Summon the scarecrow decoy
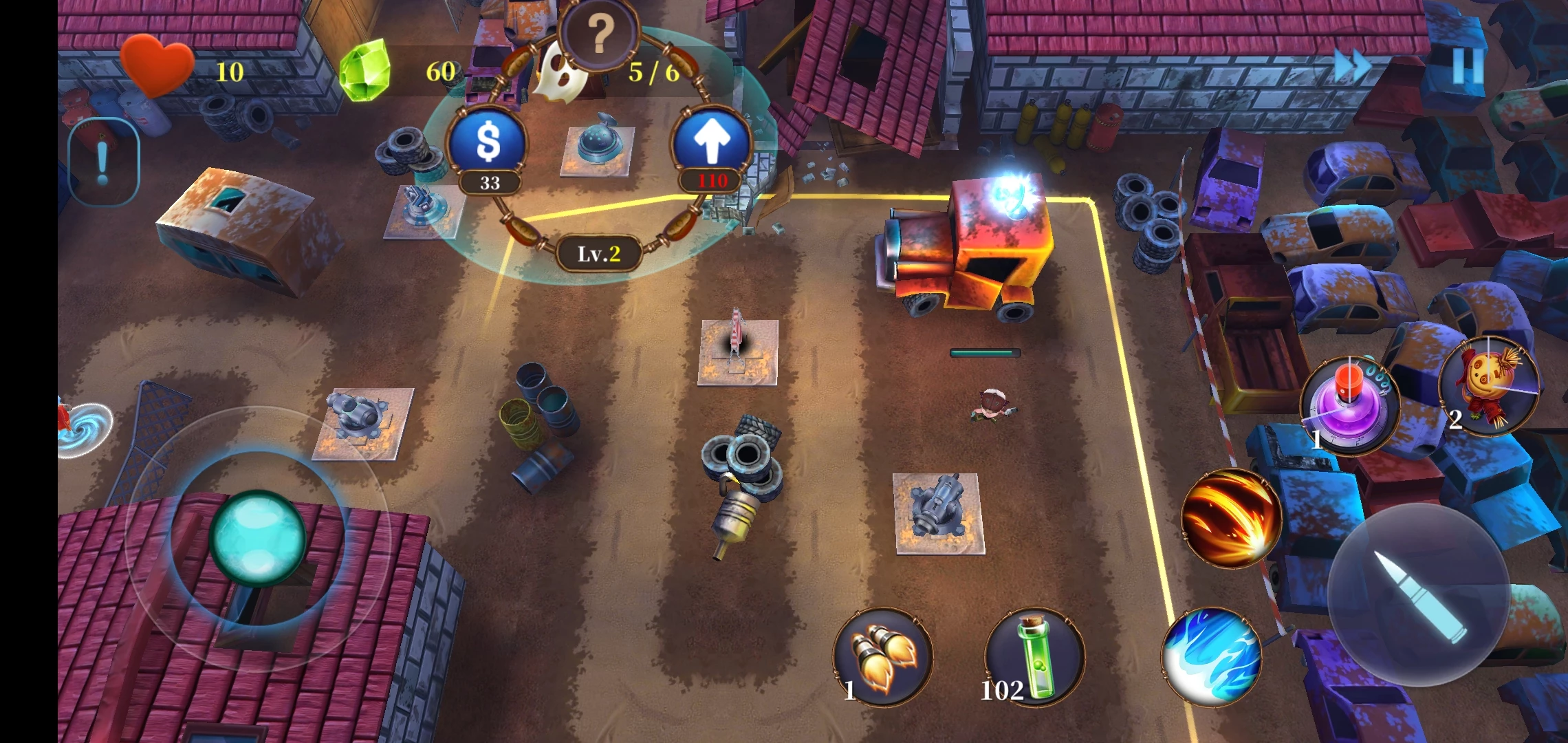1568x743 pixels. (x=1489, y=385)
